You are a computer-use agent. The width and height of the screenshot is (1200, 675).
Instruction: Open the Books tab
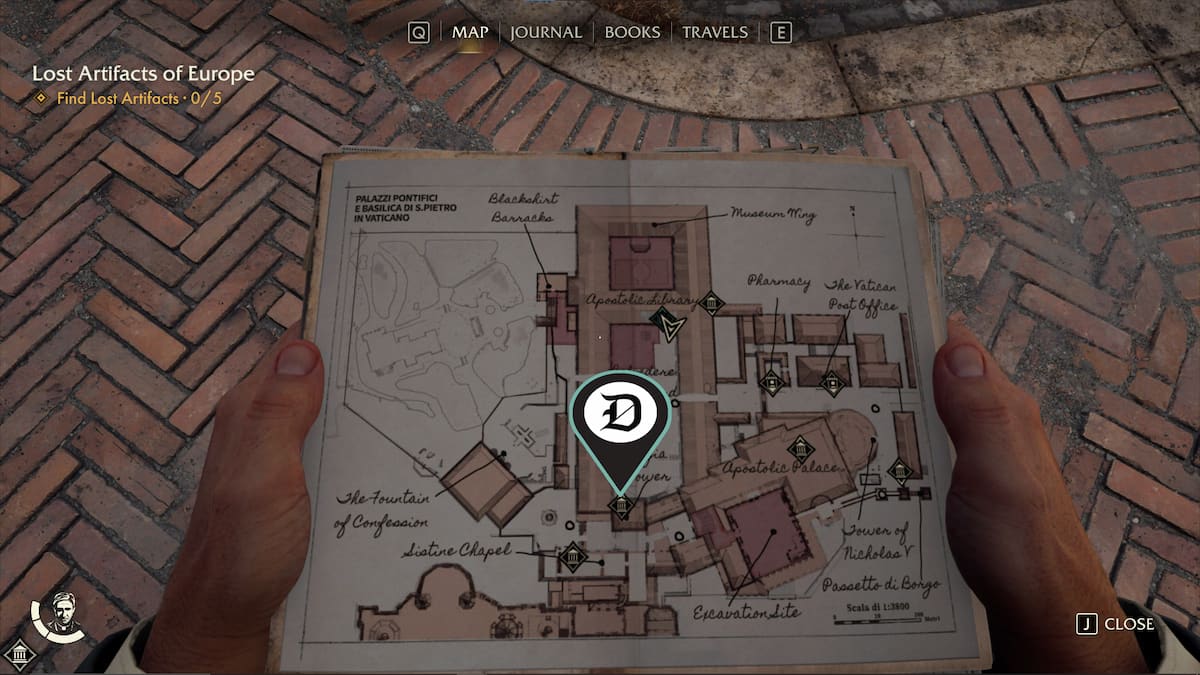633,32
